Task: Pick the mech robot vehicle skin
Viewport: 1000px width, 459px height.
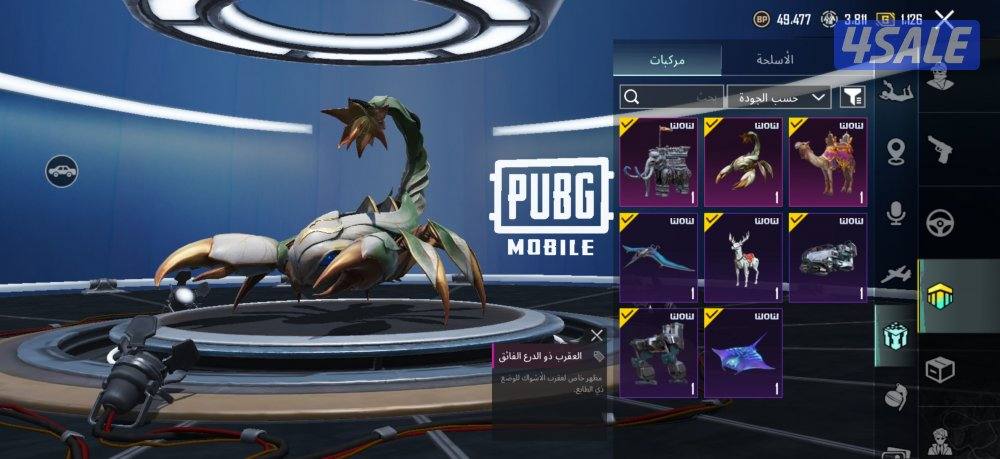Action: pos(658,353)
